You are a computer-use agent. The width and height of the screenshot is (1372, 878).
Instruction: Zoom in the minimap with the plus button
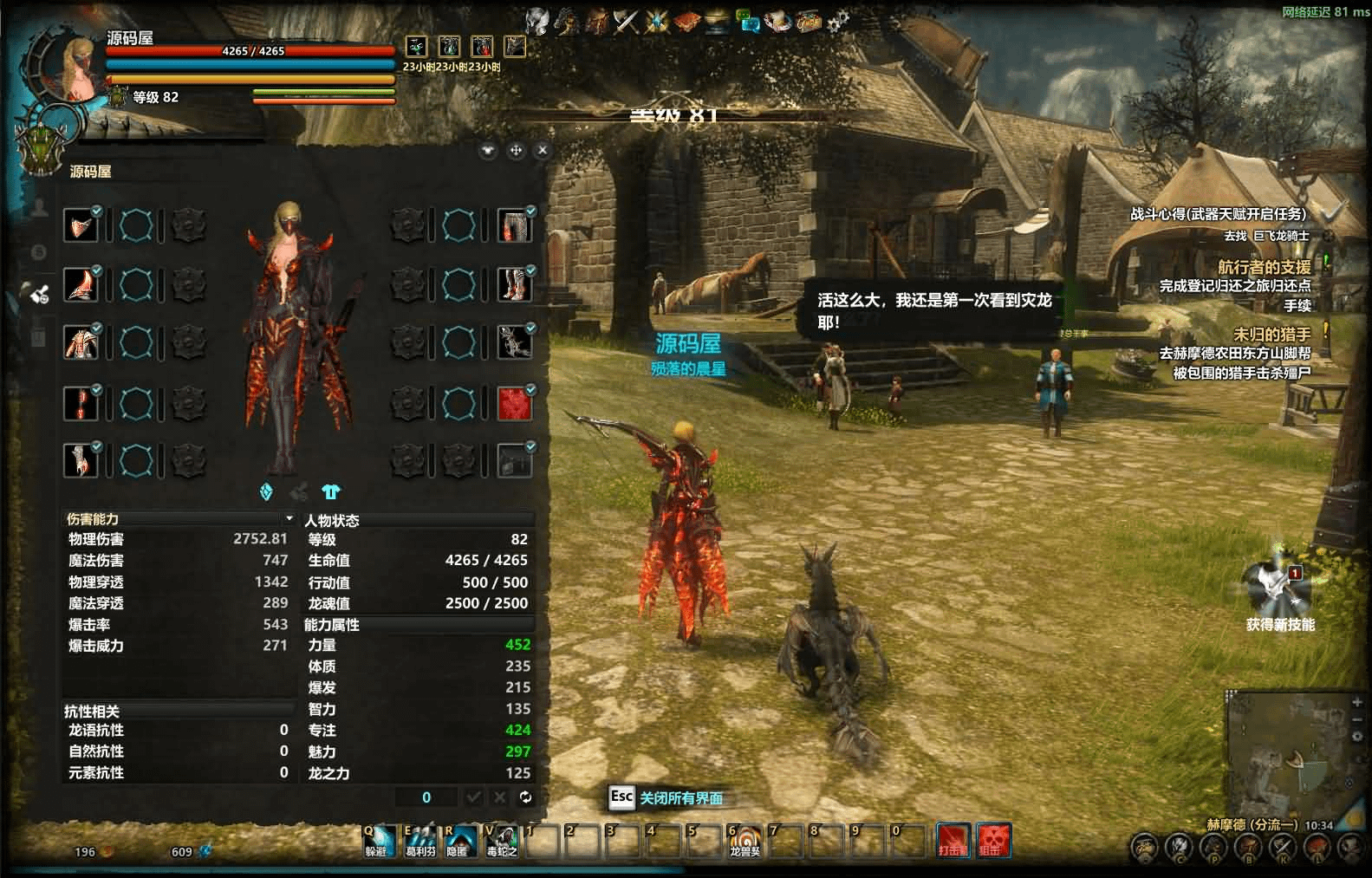click(1356, 700)
